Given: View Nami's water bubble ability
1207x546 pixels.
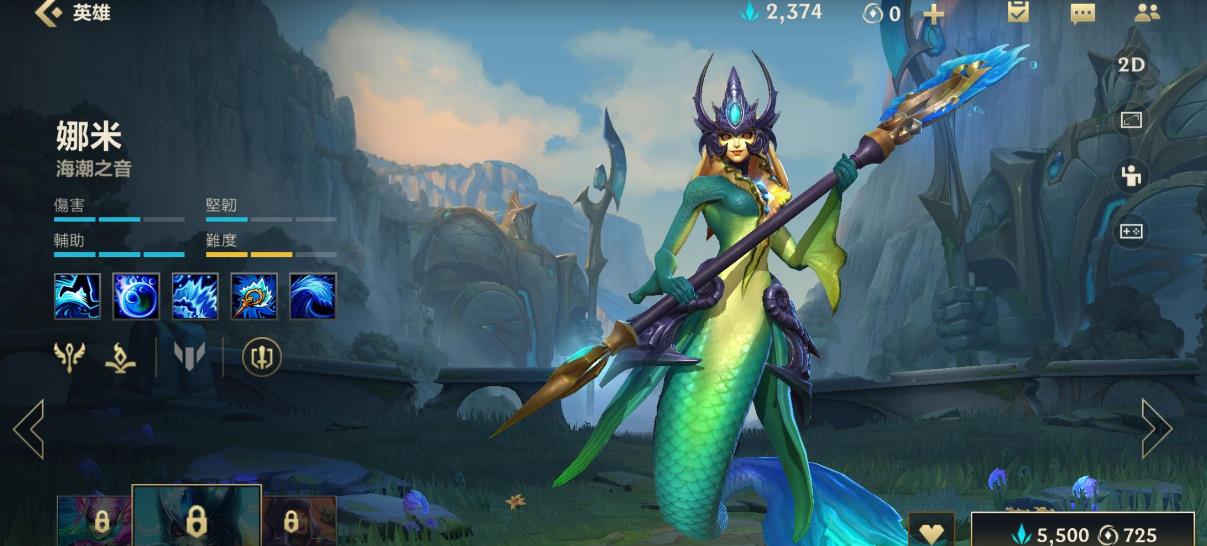Looking at the screenshot, I should coord(136,296).
